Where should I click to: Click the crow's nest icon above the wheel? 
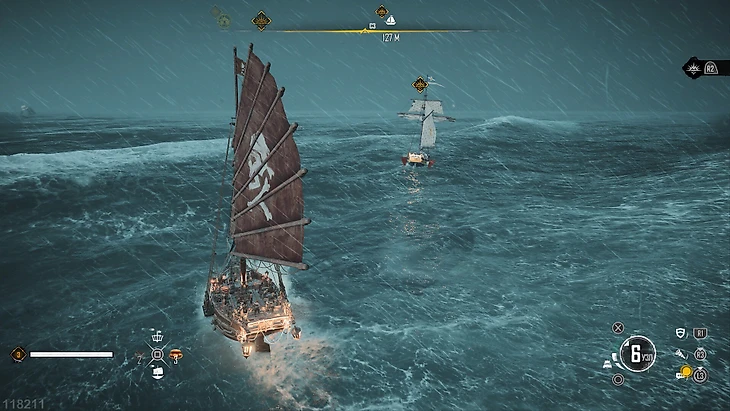pos(157,336)
